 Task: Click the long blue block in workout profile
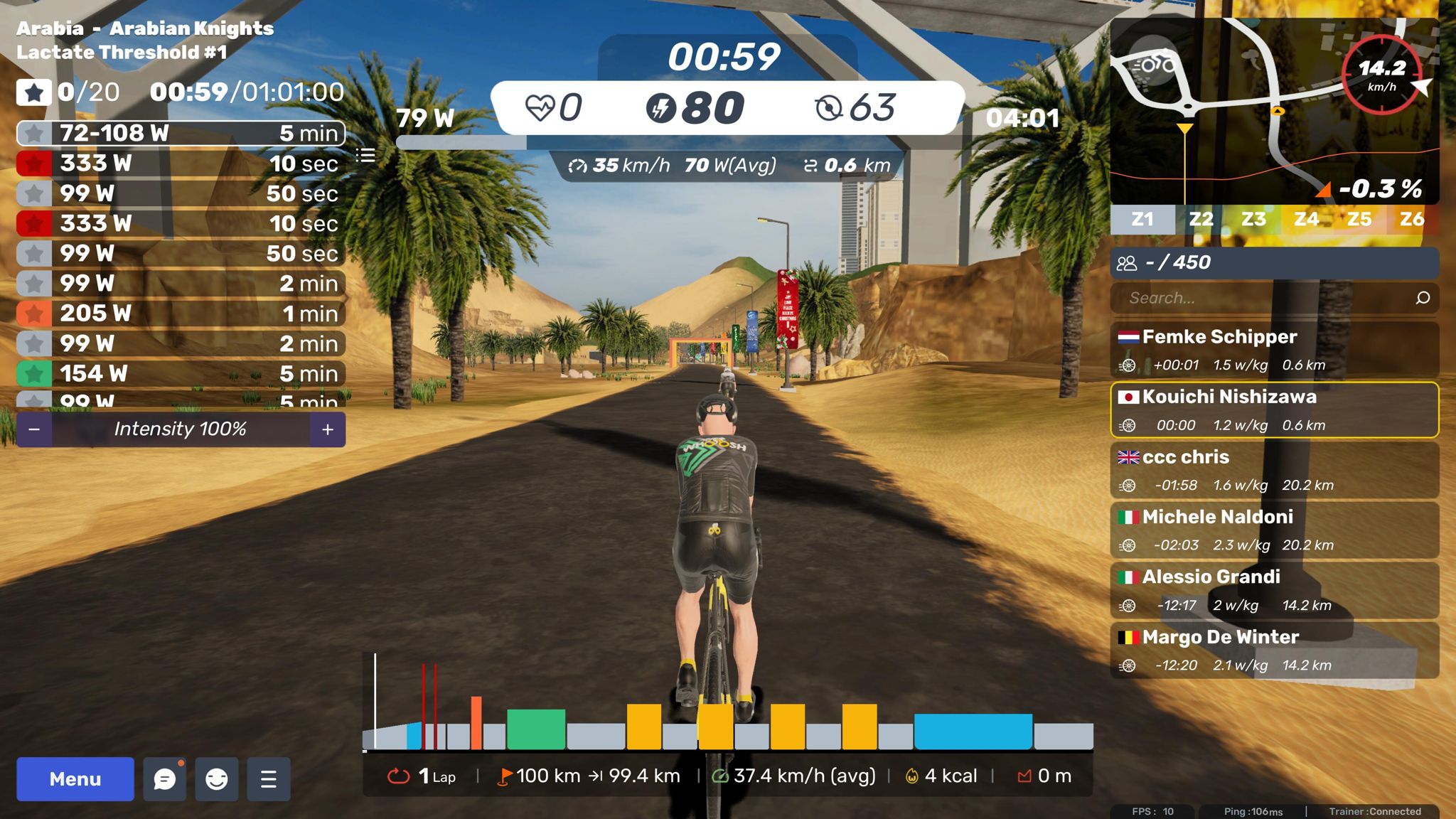coord(973,732)
